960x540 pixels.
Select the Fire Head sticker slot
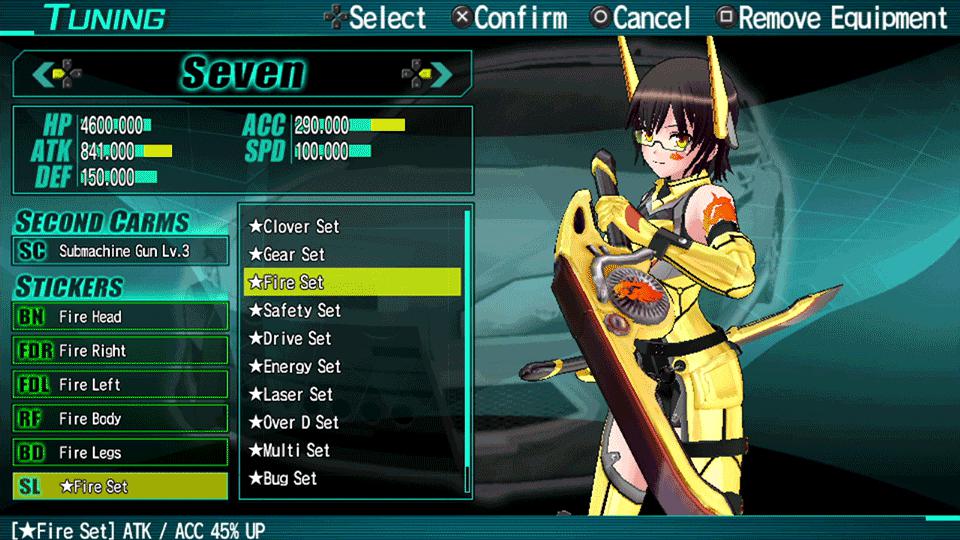coord(121,317)
